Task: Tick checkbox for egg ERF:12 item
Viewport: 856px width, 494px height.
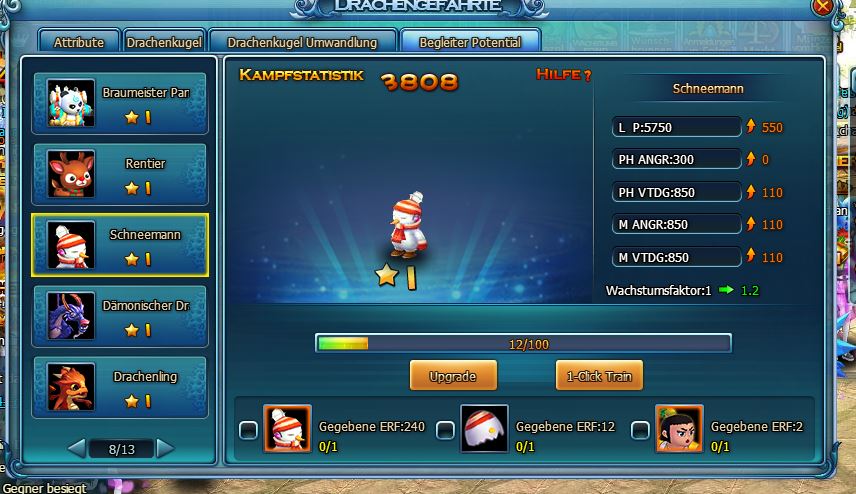Action: (x=446, y=431)
